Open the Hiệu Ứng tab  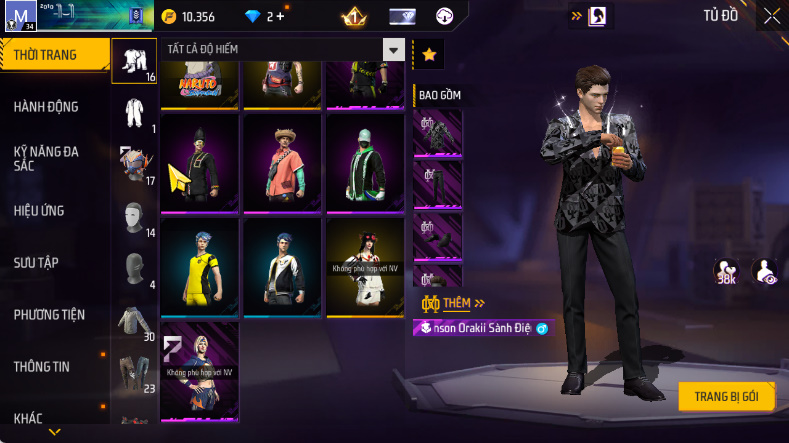pyautogui.click(x=42, y=211)
